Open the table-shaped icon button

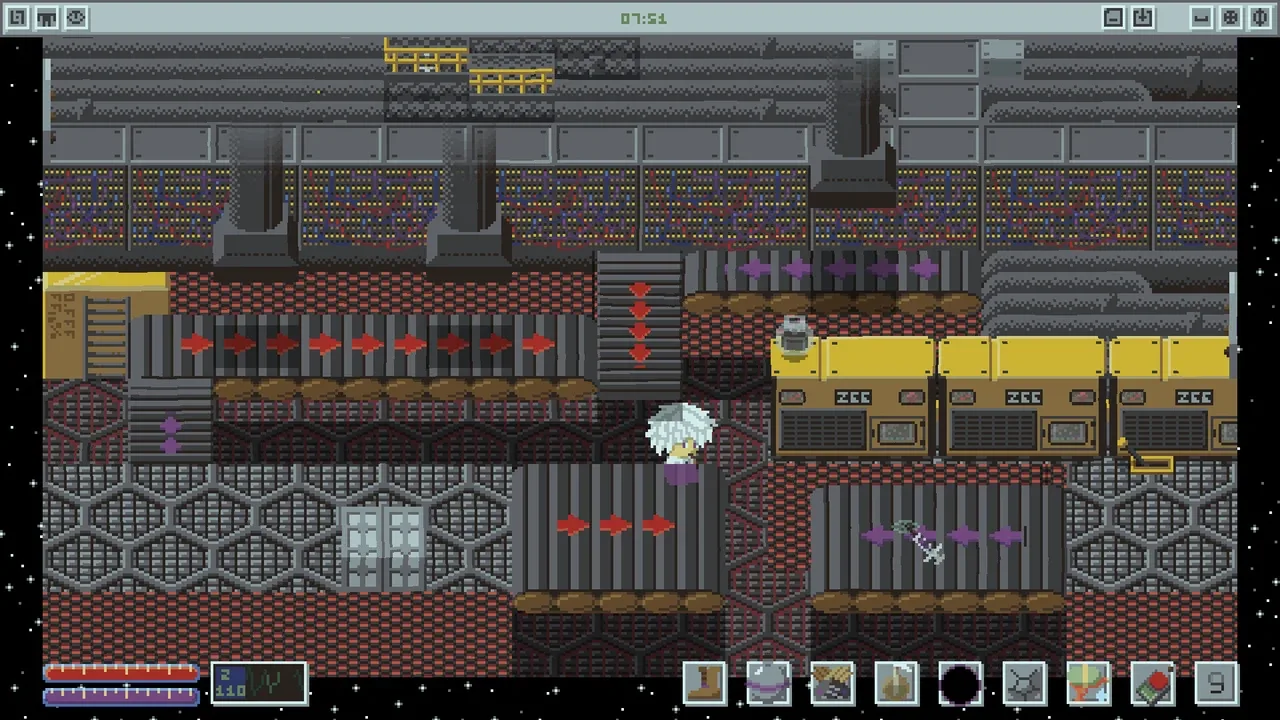pyautogui.click(x=47, y=18)
